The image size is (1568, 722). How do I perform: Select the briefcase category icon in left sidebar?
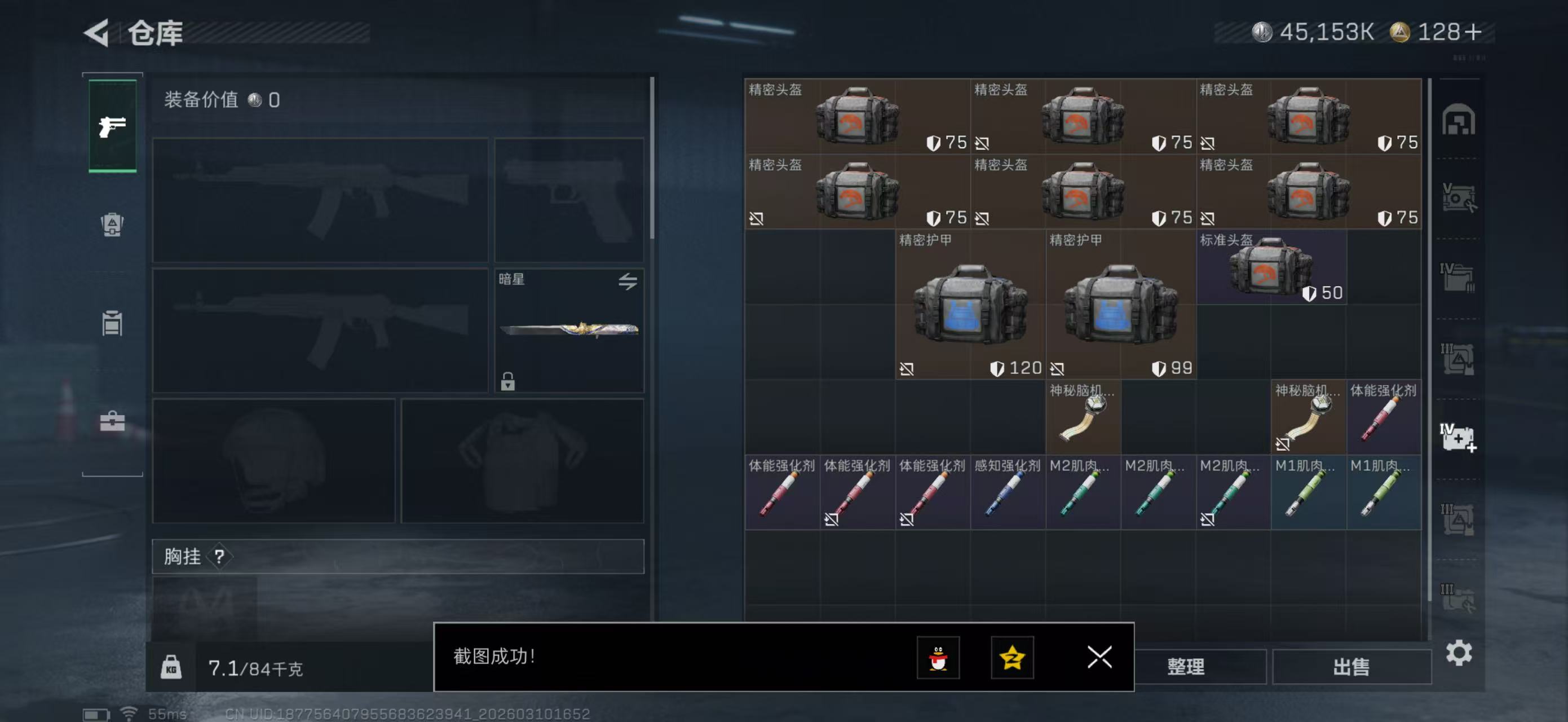pyautogui.click(x=112, y=420)
